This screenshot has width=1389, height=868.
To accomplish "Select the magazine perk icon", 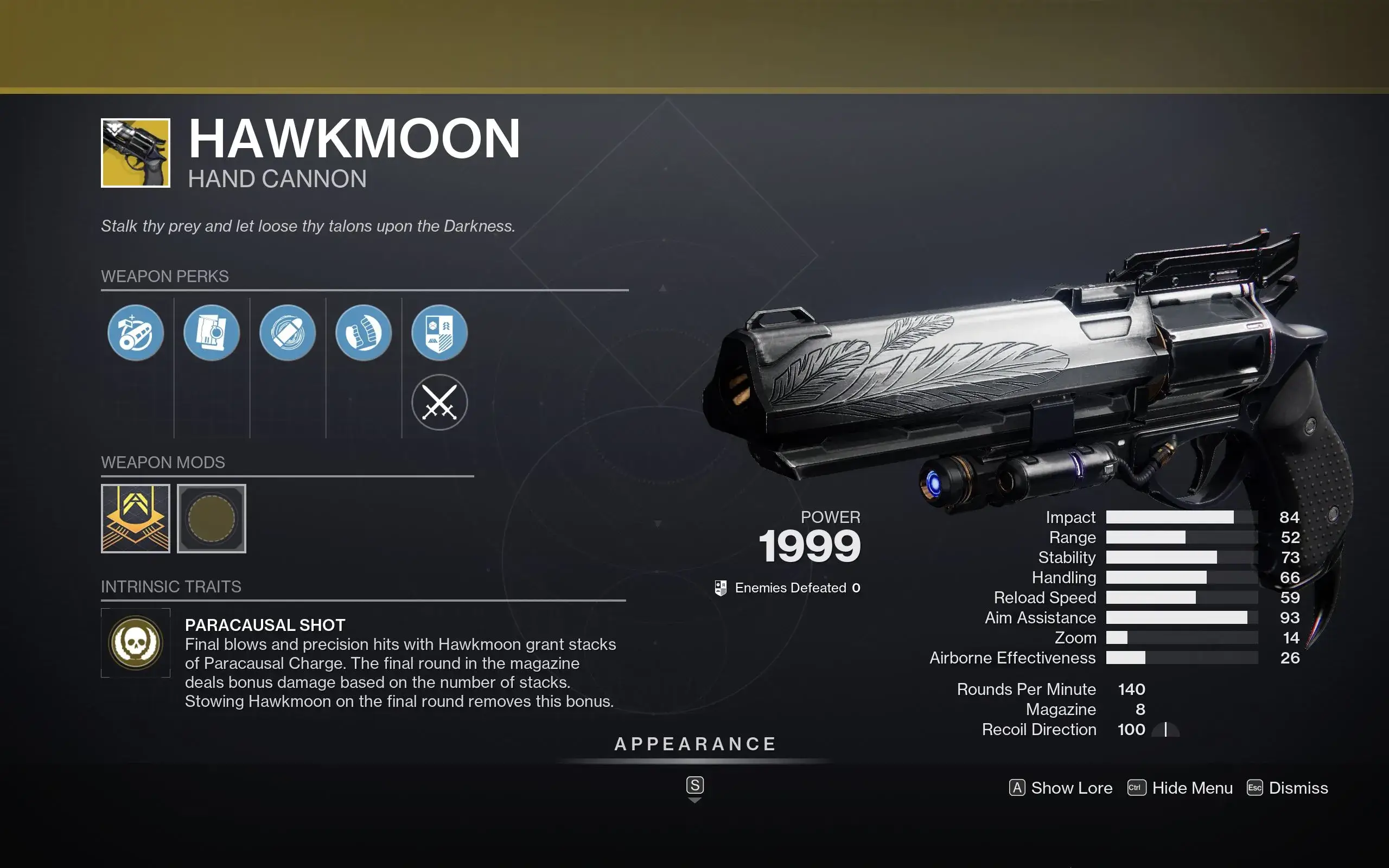I will [x=212, y=333].
